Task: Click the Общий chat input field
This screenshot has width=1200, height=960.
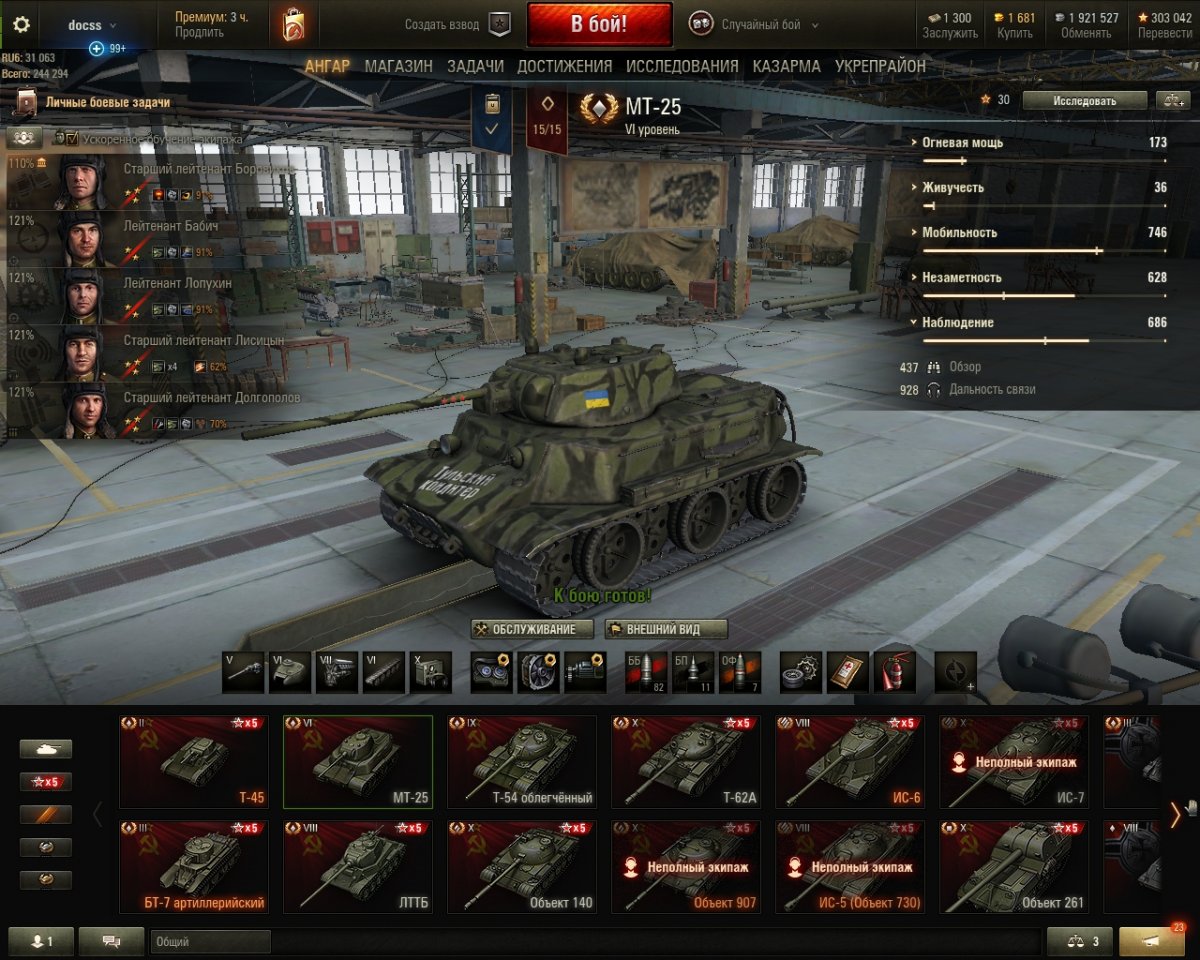Action: pyautogui.click(x=211, y=942)
